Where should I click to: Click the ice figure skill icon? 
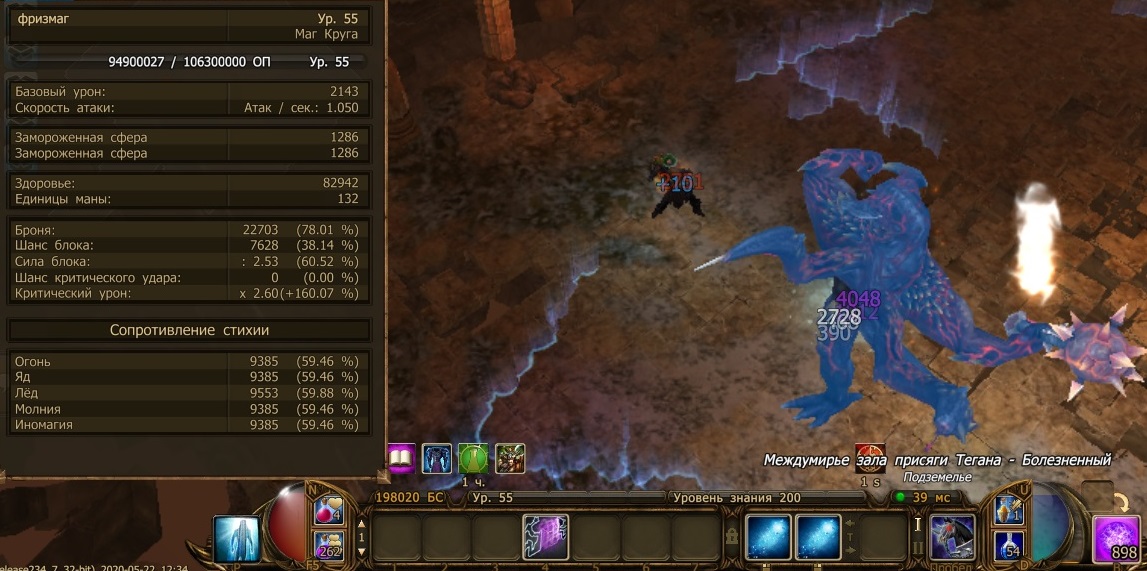(238, 539)
